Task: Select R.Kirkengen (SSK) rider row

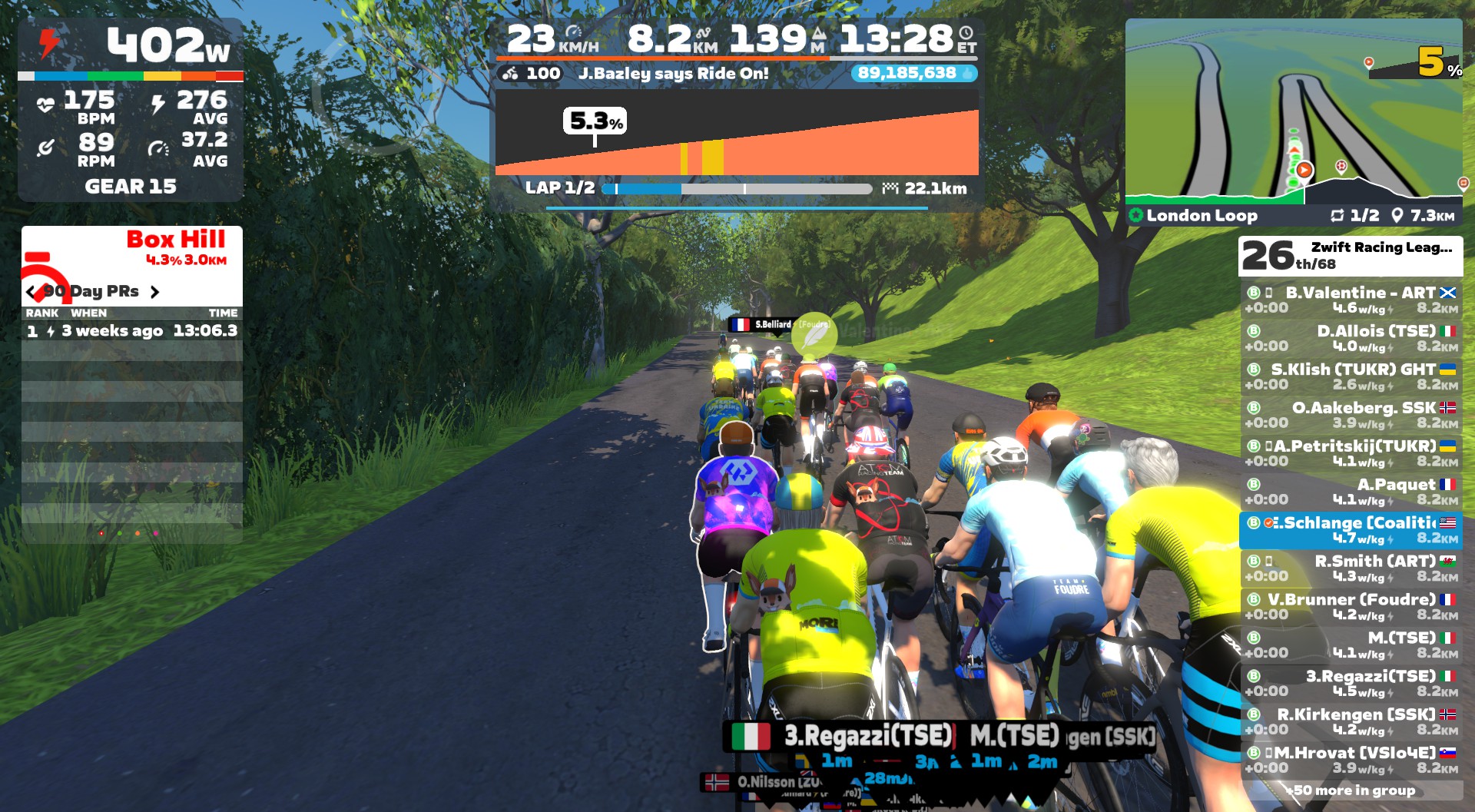Action: coord(1351,722)
